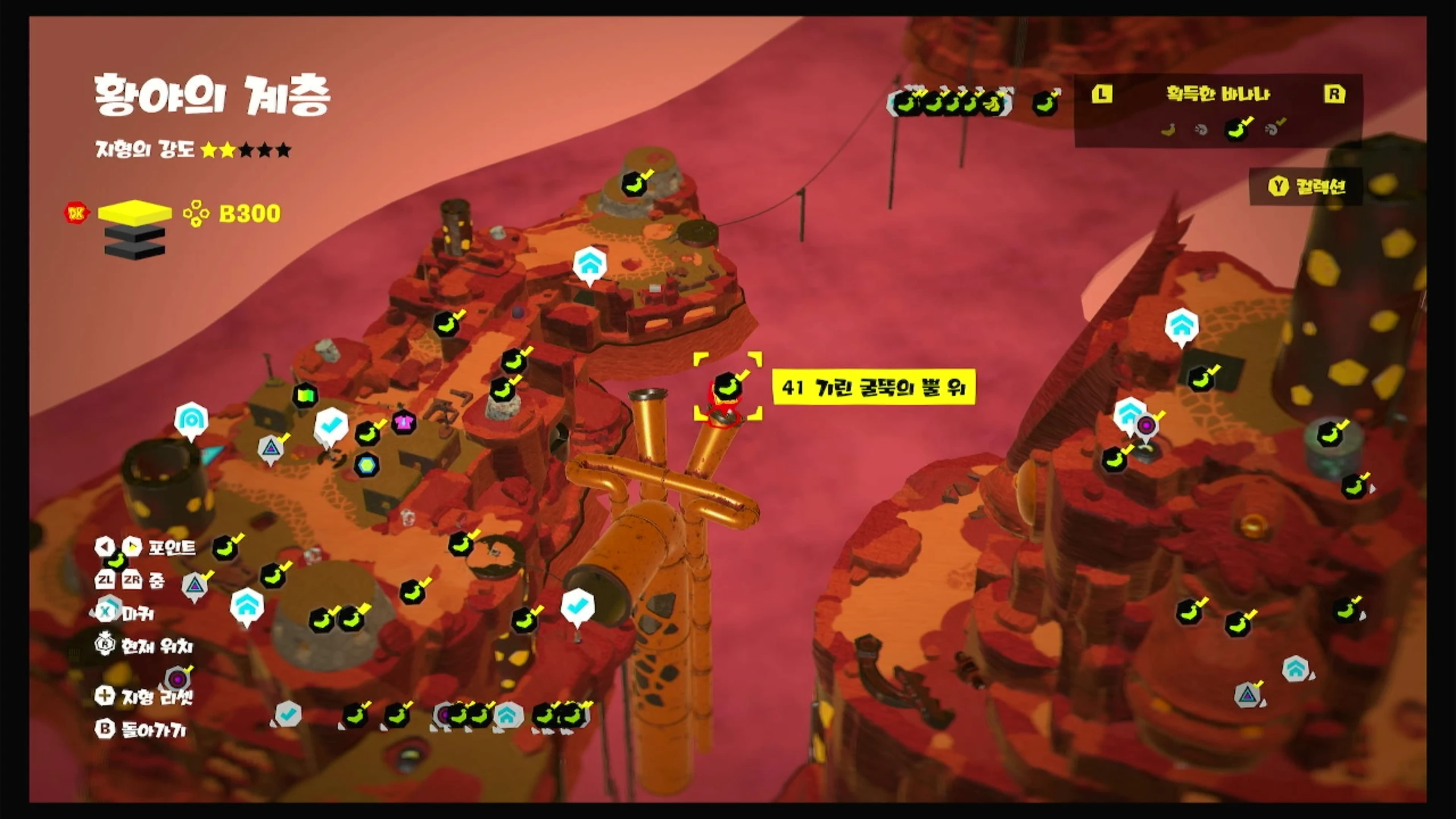Viewport: 1456px width, 819px height.
Task: Select the purple shirt shop marker
Action: [403, 423]
